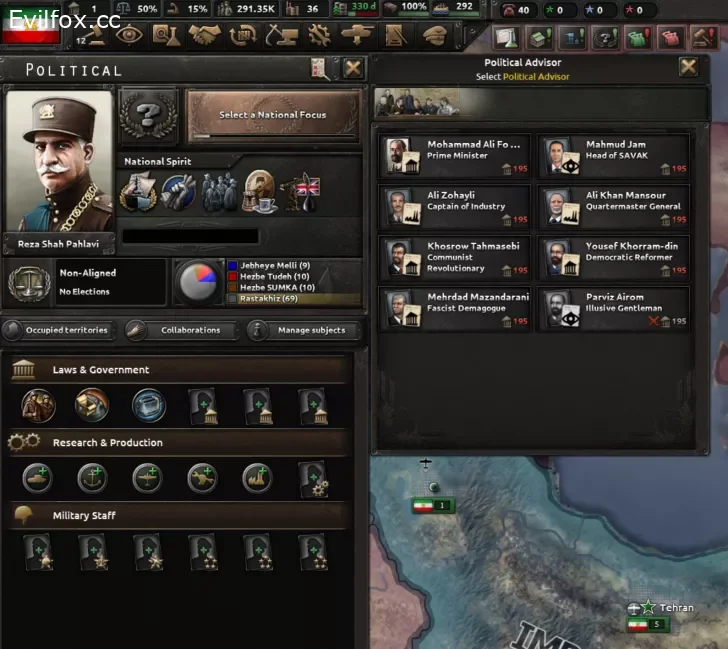728x649 pixels.
Task: Hire Mehrdad Mazandarani, Fascist Demagogue
Action: 455,309
